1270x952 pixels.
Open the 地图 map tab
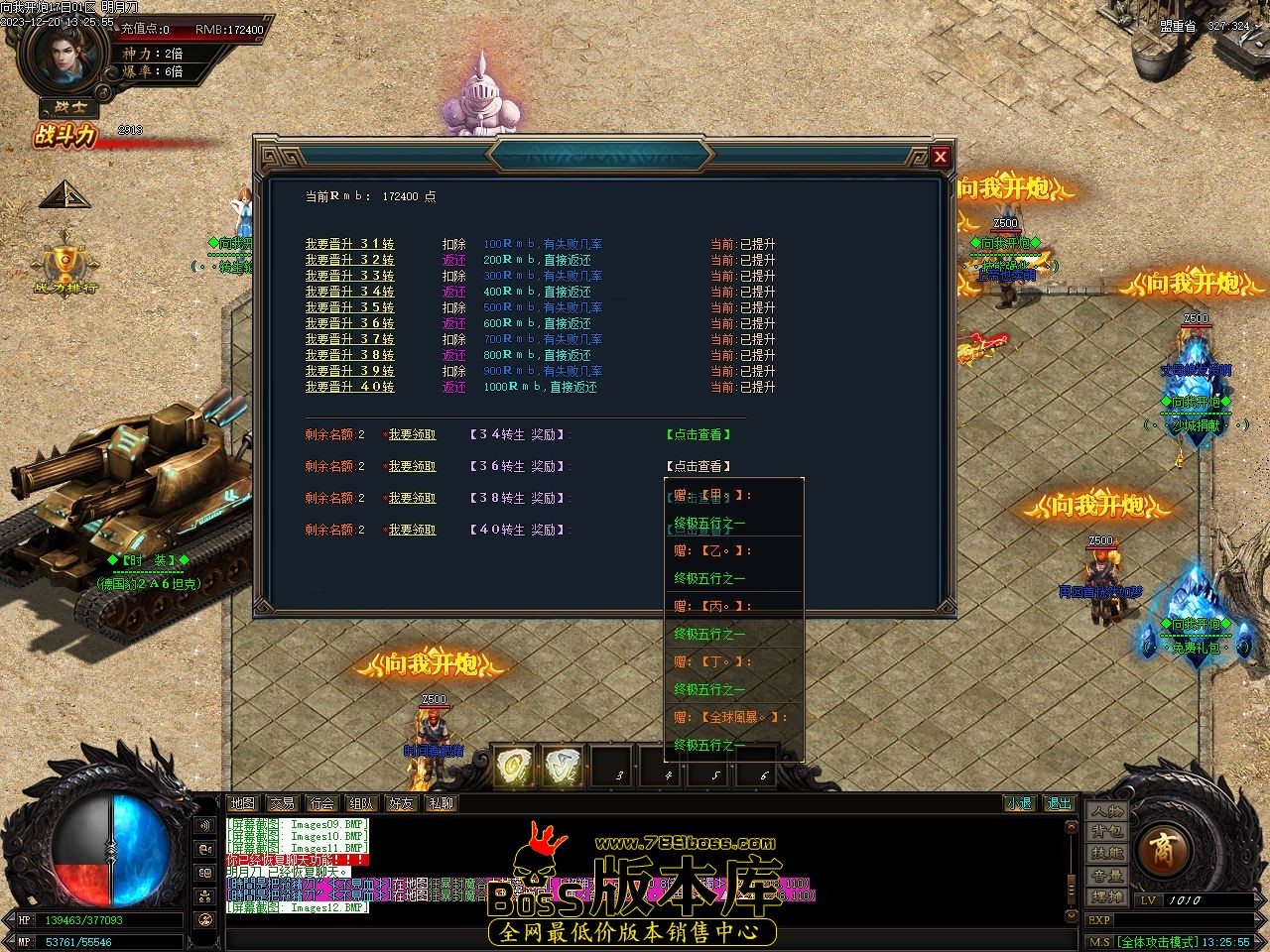(x=242, y=803)
